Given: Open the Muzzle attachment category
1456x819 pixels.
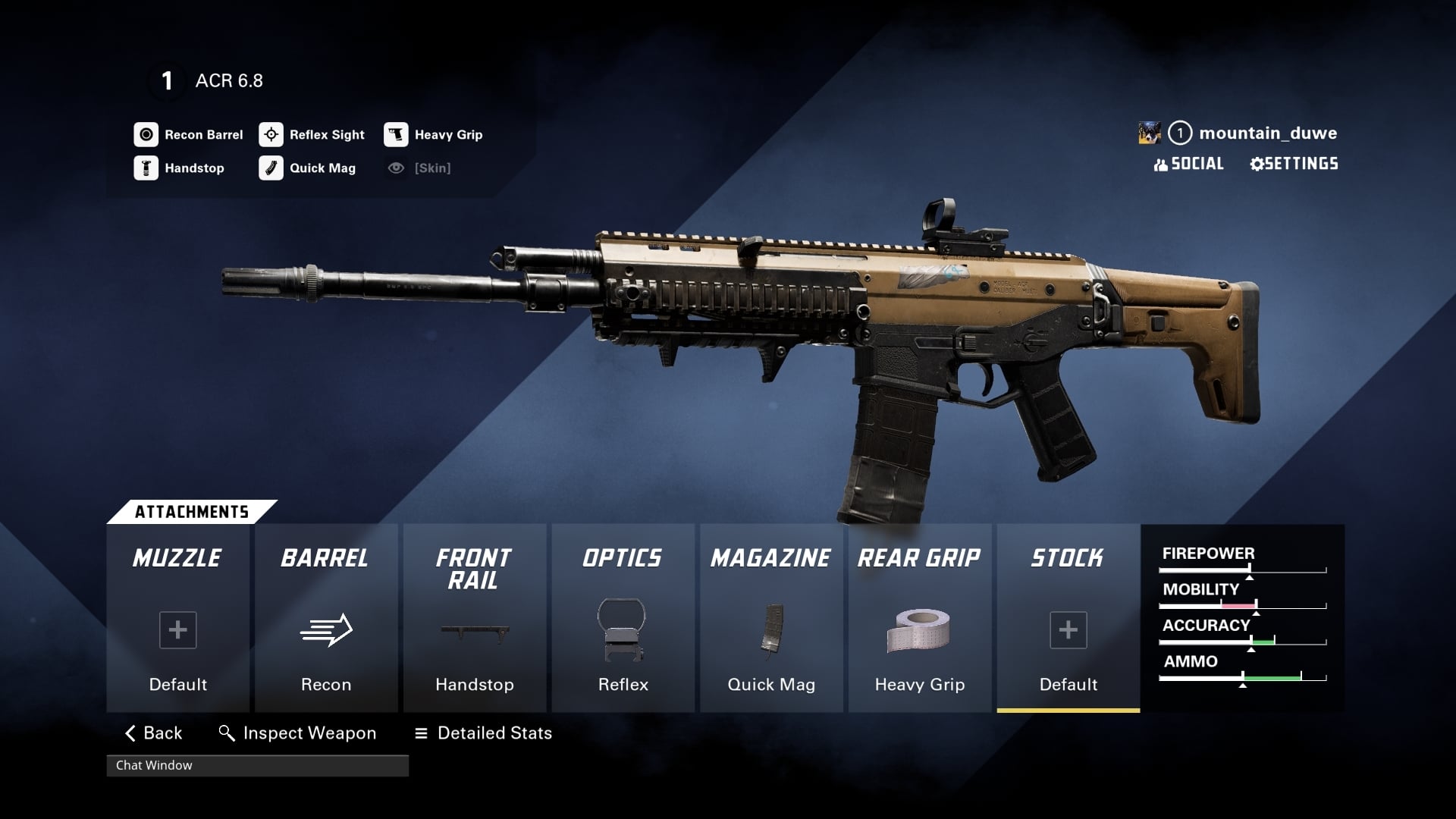Looking at the screenshot, I should (x=177, y=559).
